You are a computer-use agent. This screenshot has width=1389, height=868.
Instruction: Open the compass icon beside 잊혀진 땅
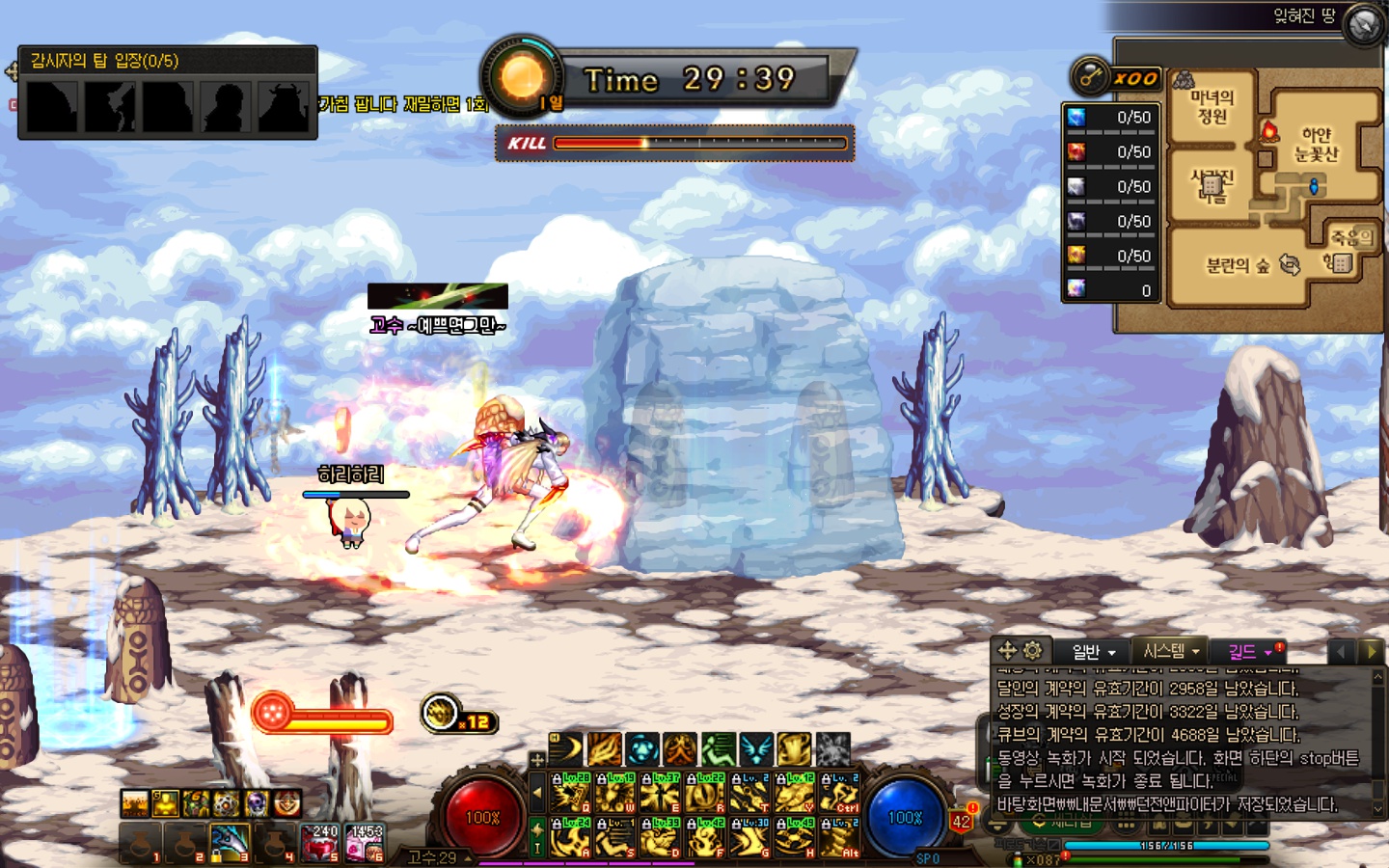coord(1363,24)
